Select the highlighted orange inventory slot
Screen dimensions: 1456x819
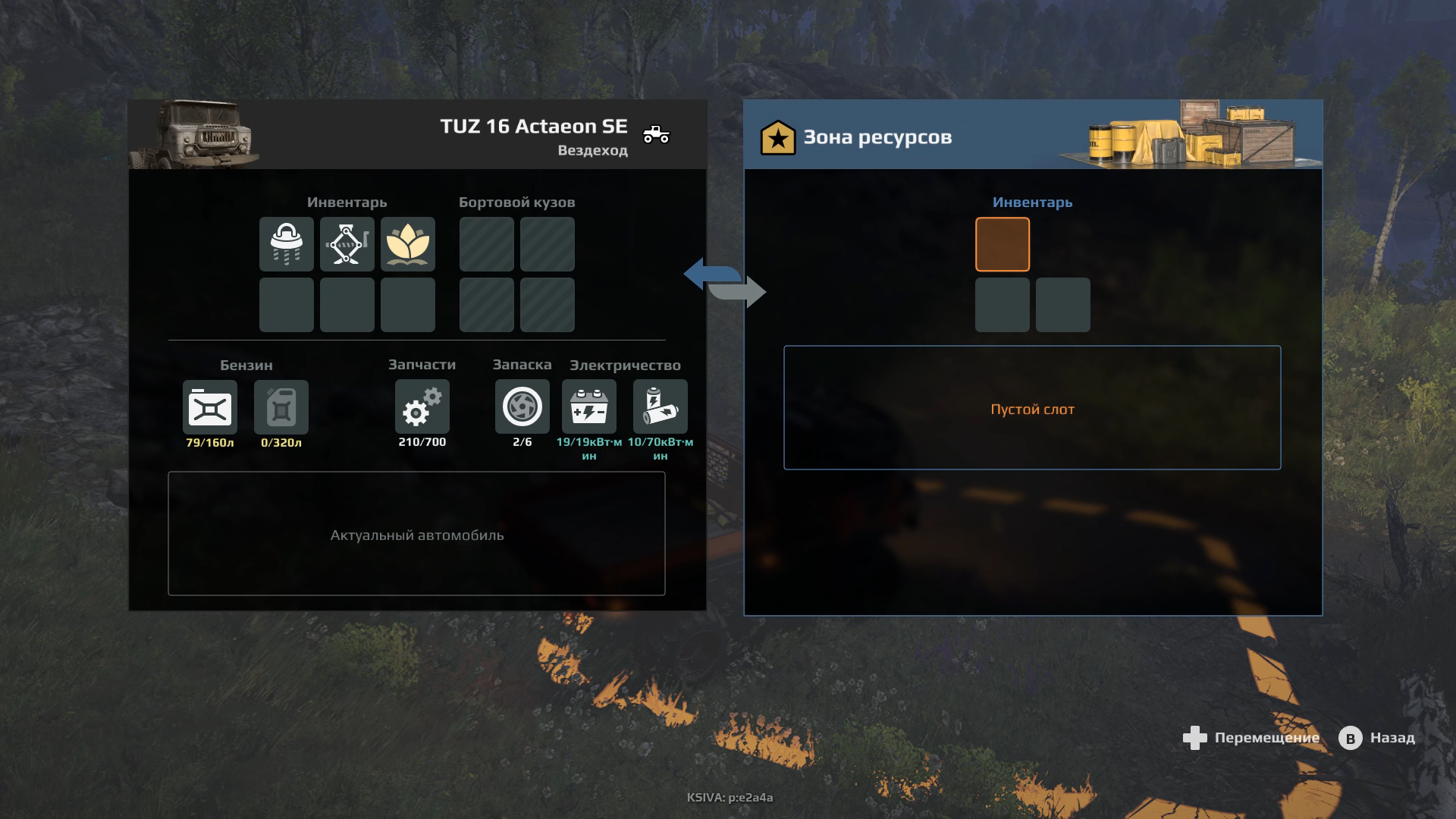coord(1003,244)
